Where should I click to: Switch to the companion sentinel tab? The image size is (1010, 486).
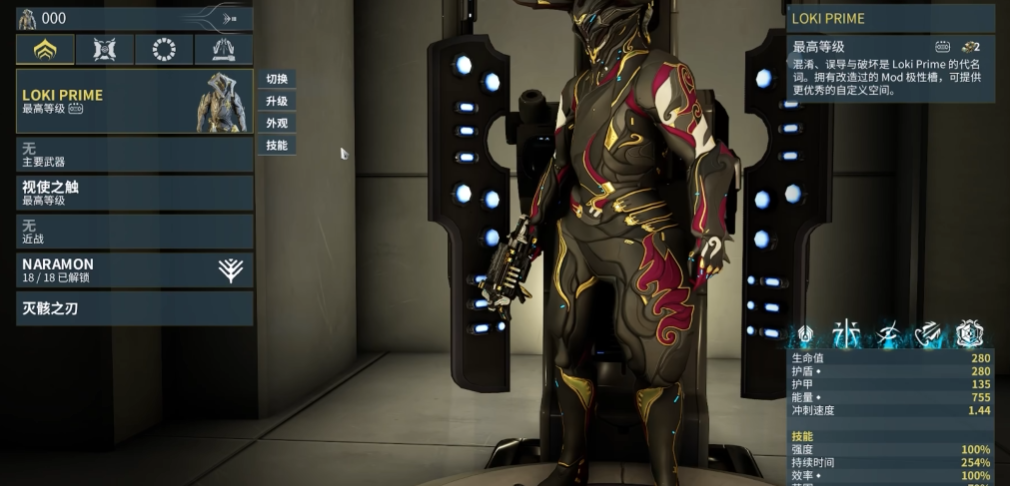(x=105, y=49)
